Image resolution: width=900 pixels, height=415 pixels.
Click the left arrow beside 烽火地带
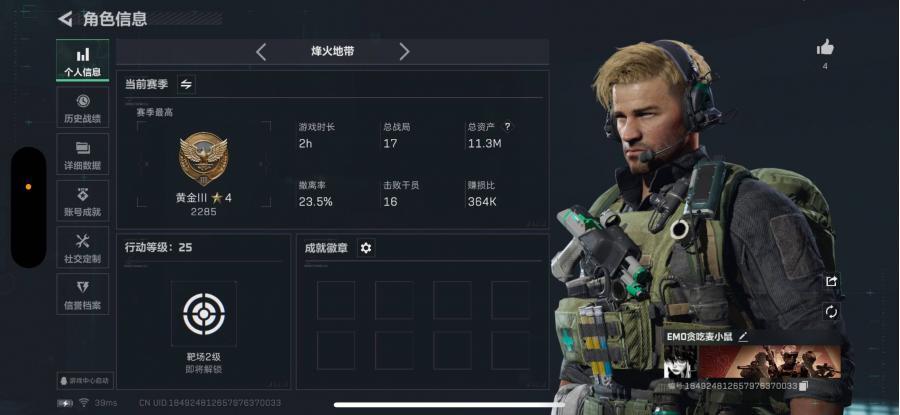pyautogui.click(x=261, y=52)
